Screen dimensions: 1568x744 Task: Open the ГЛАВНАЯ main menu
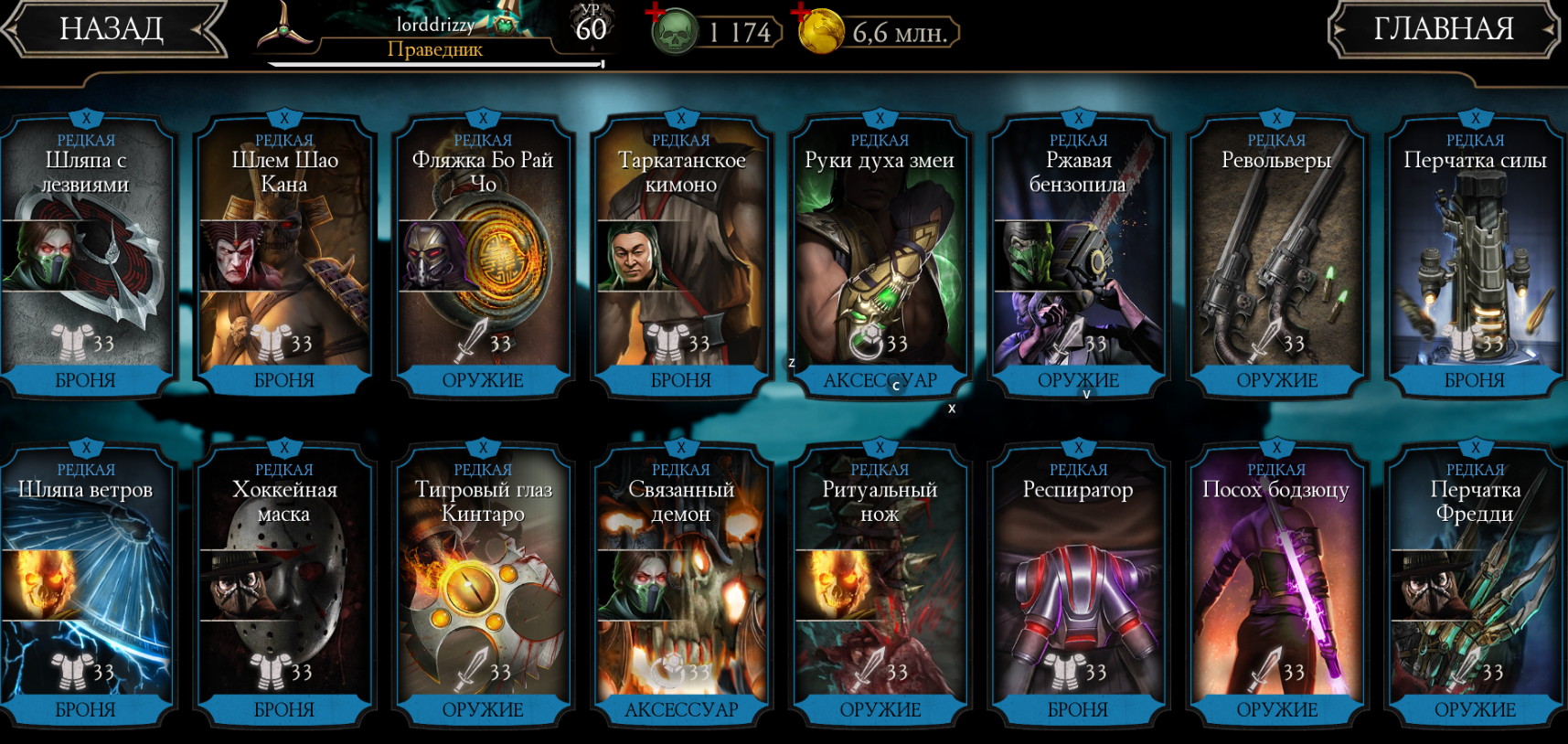click(1443, 29)
